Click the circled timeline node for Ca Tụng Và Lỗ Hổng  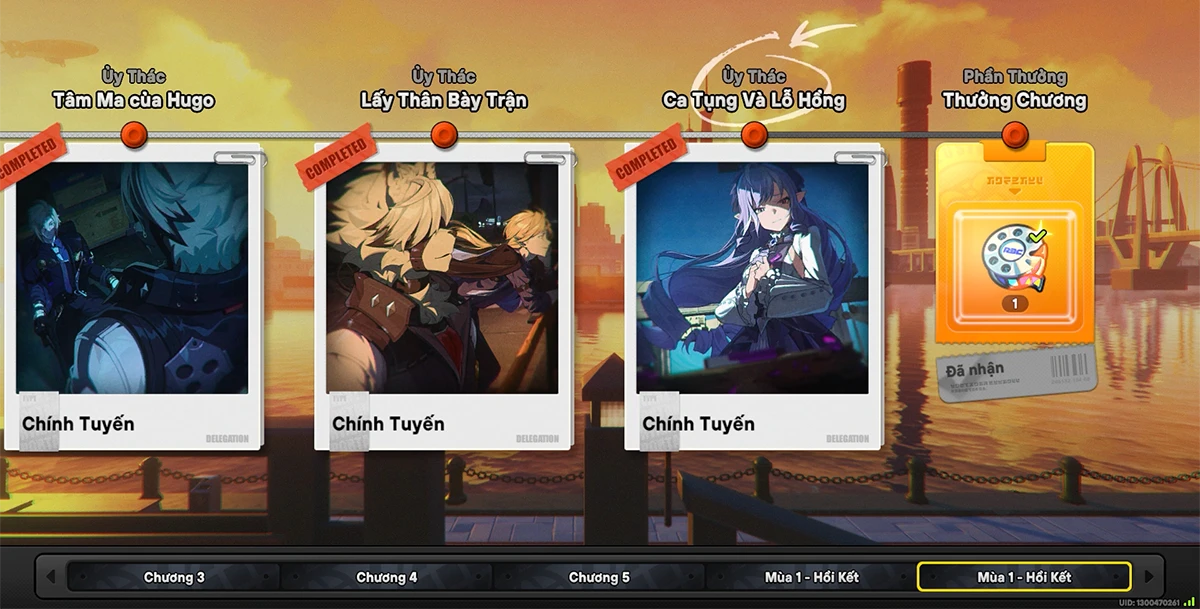click(754, 134)
